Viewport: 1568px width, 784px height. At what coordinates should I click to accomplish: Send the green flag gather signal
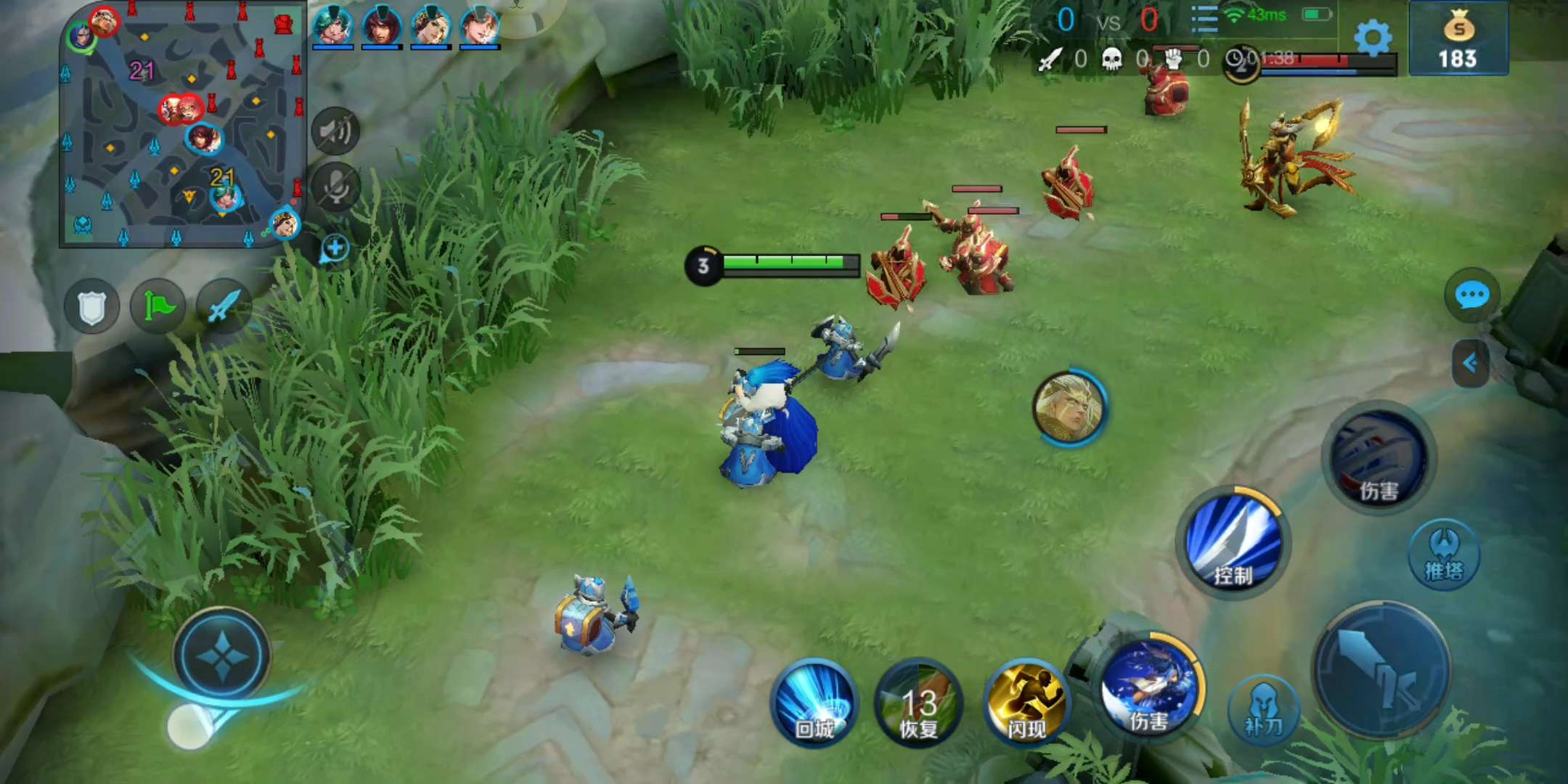pos(158,306)
